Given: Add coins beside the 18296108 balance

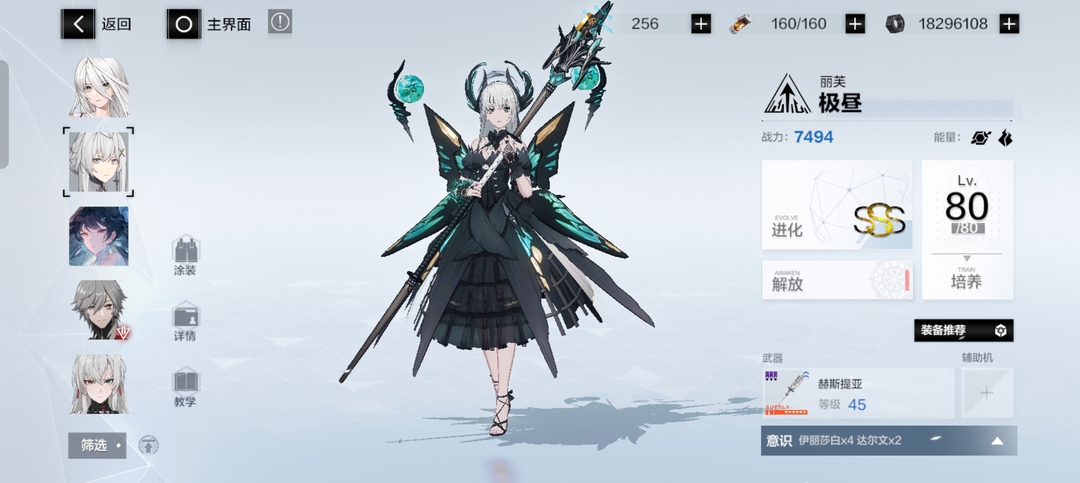Looking at the screenshot, I should 1009,24.
